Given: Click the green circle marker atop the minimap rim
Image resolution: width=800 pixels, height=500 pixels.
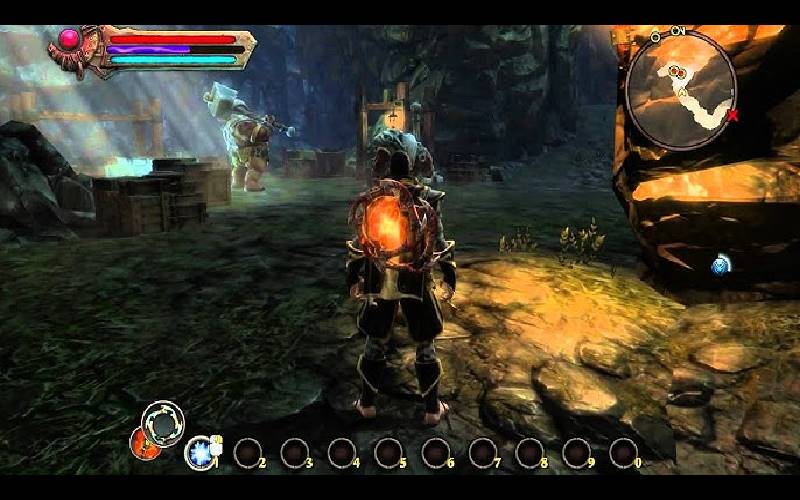Looking at the screenshot, I should [656, 36].
